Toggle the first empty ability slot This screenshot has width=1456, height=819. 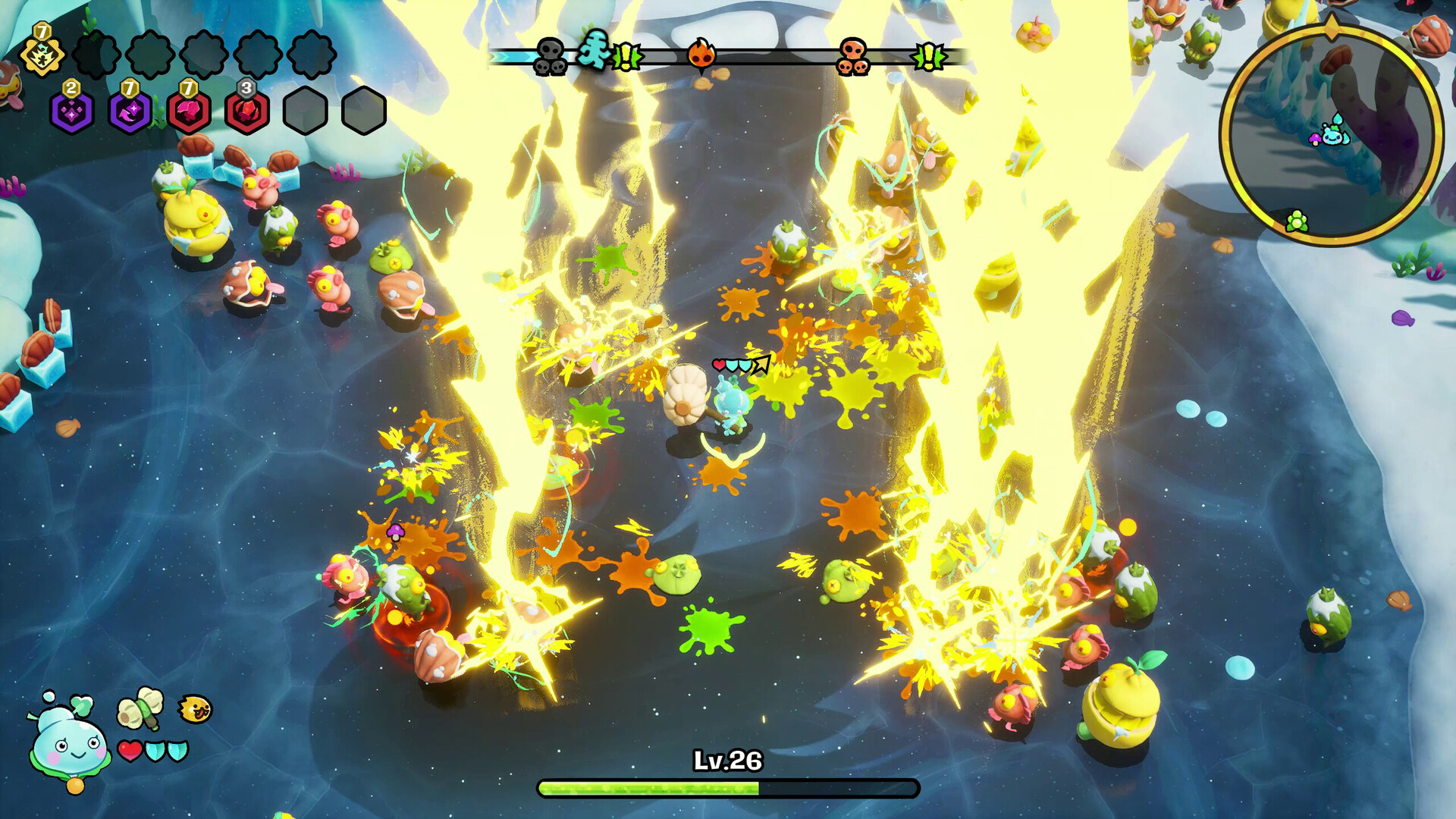96,55
